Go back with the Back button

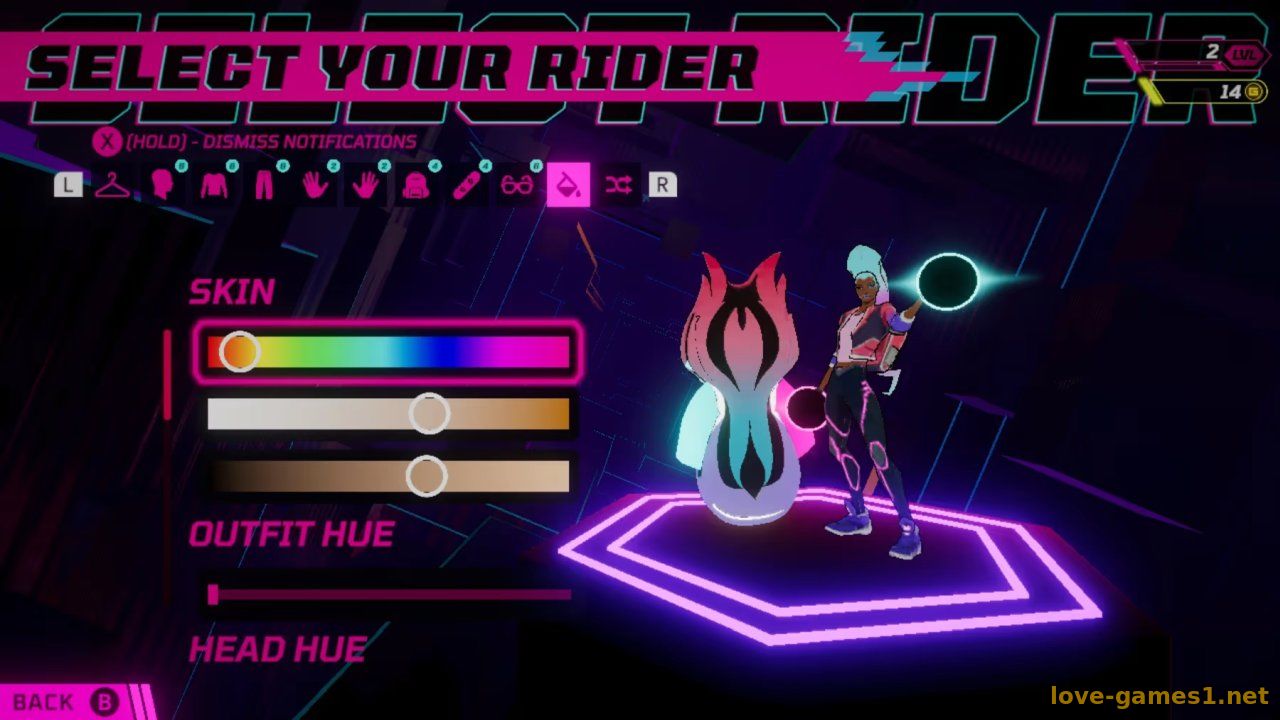tap(66, 702)
